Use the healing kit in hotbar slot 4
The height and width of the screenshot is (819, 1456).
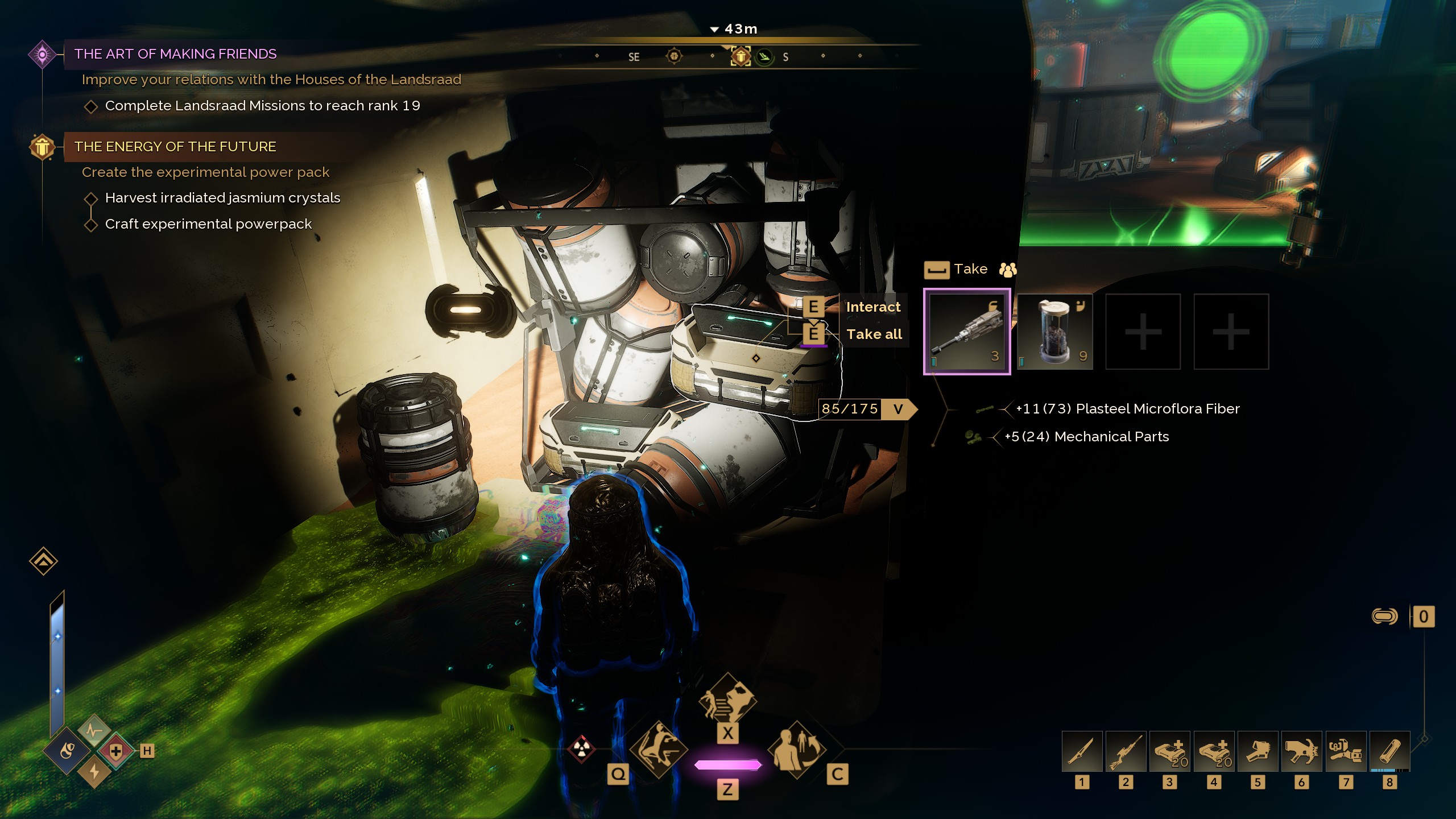(x=1214, y=751)
